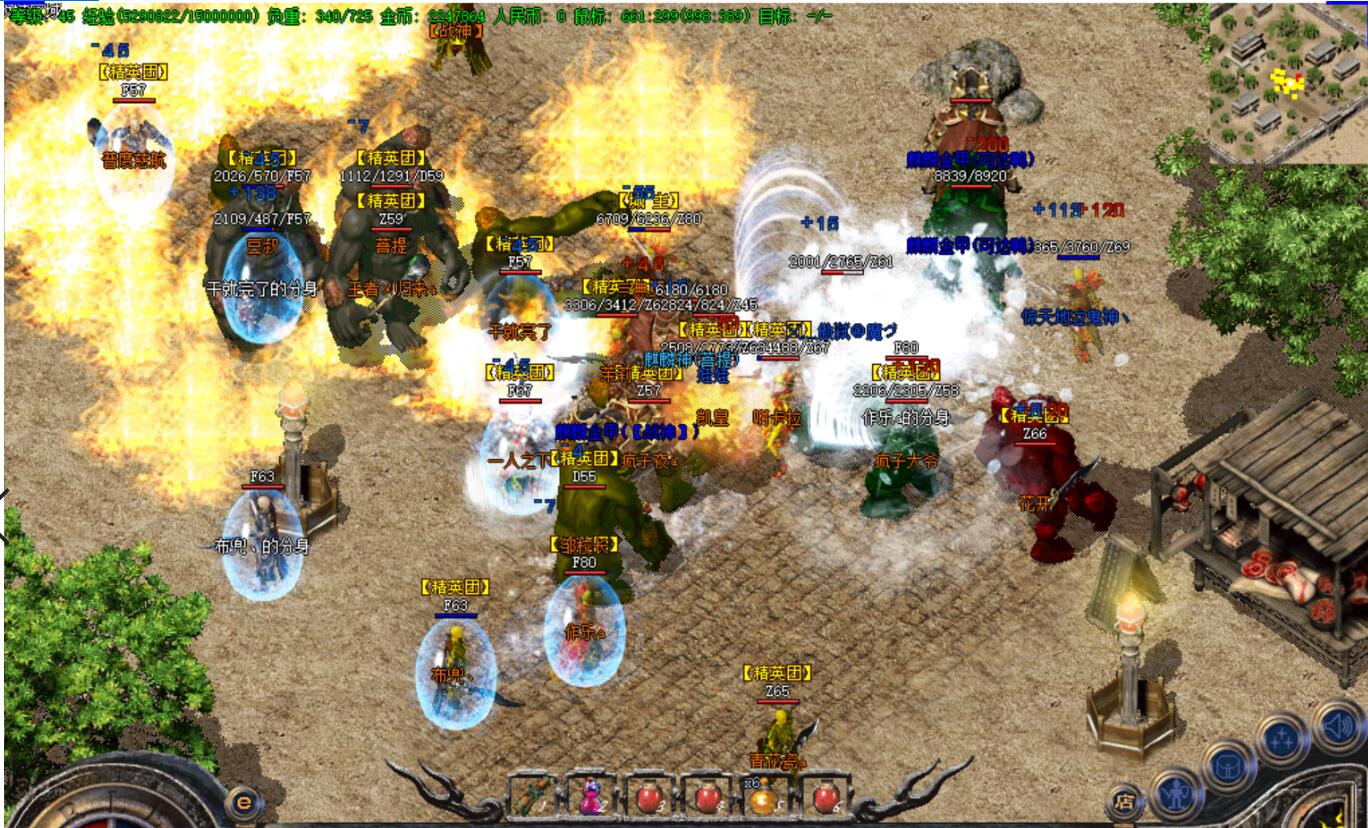This screenshot has height=828, width=1368.
Task: Click the round orange "e" button
Action: pyautogui.click(x=243, y=801)
